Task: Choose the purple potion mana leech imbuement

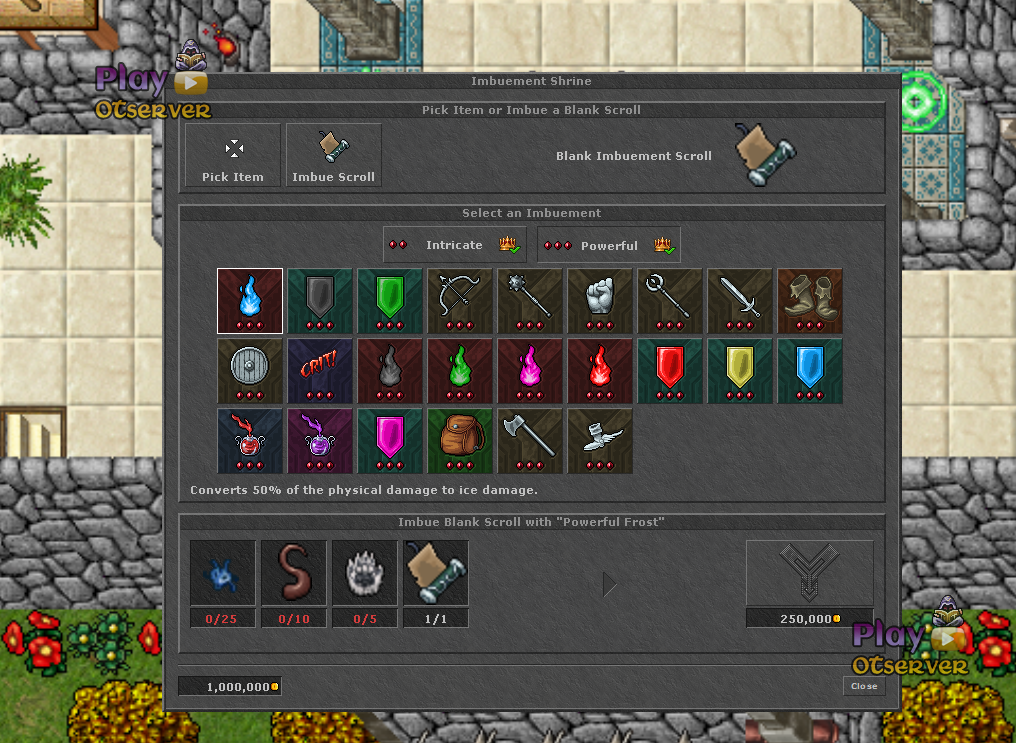Action: point(320,440)
